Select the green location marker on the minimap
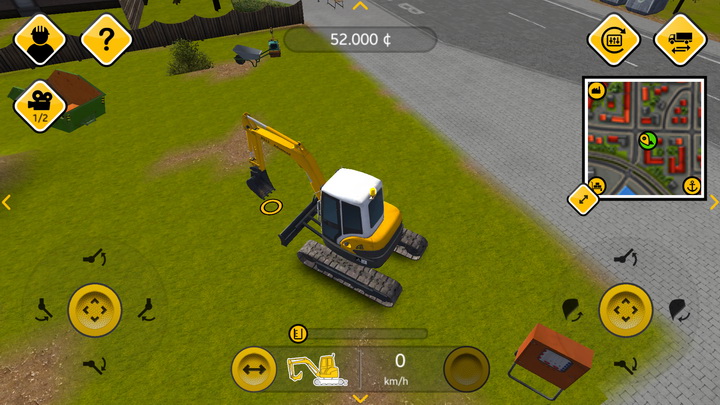 646,140
